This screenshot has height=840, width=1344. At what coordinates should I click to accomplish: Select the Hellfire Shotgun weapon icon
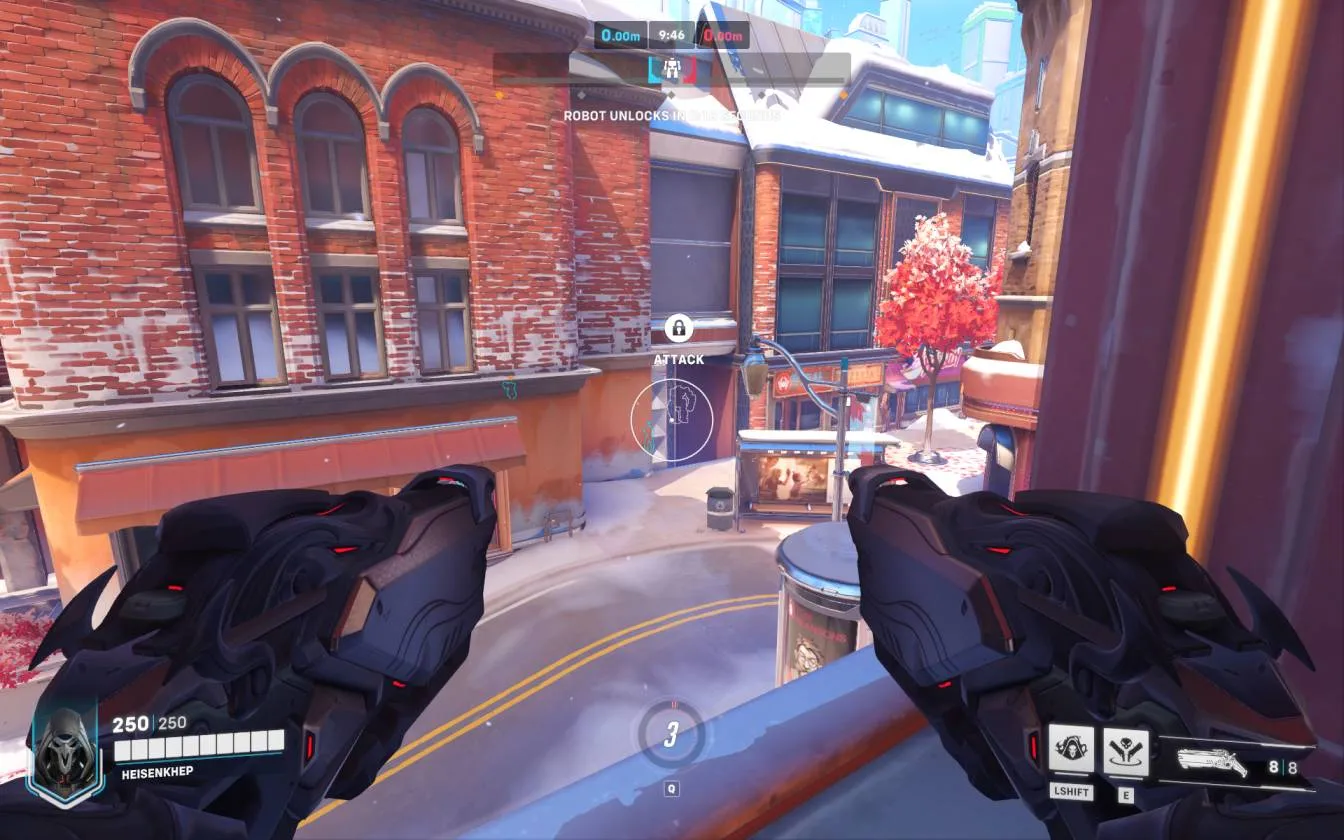tap(1211, 763)
